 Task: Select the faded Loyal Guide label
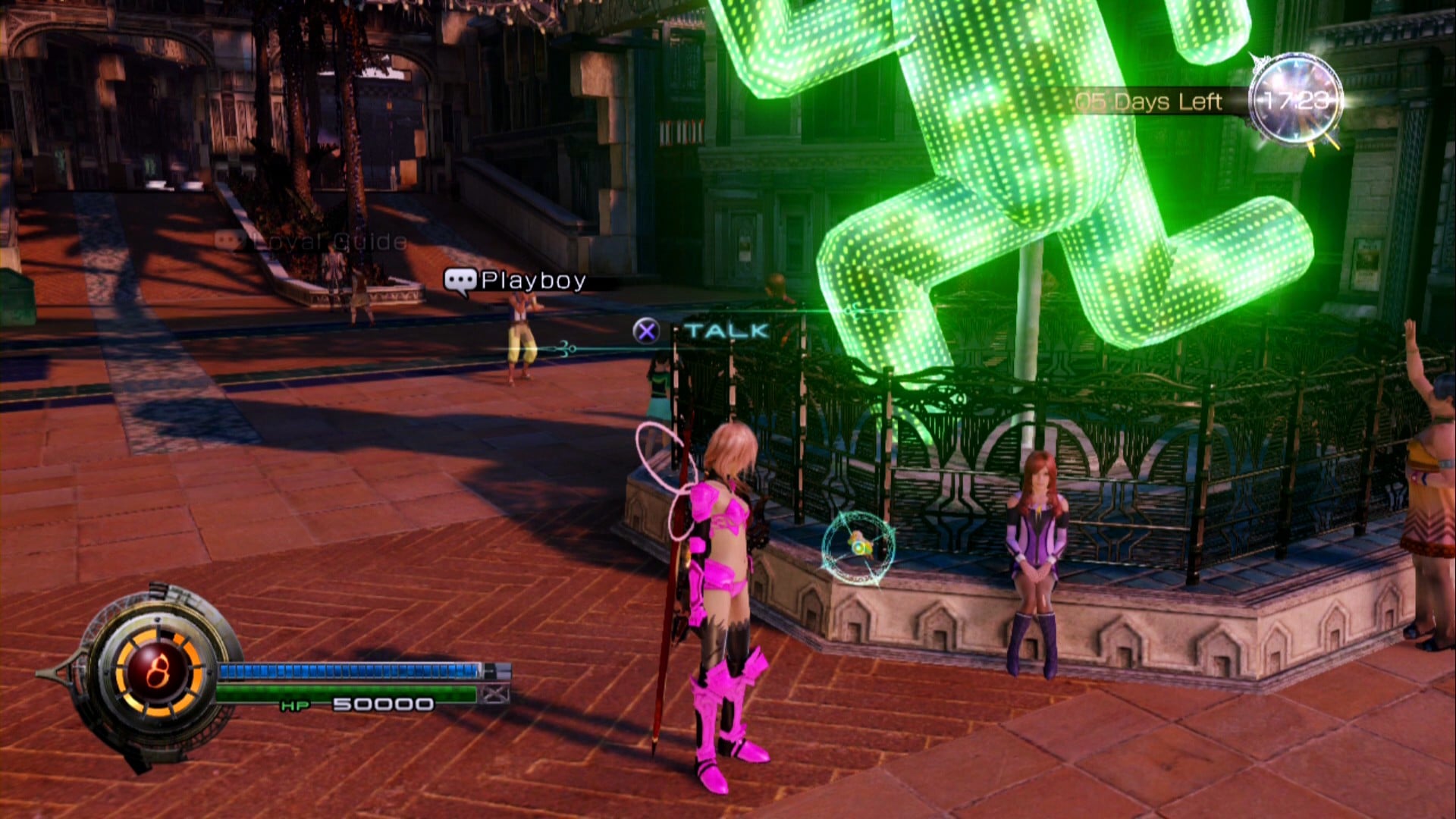coord(312,242)
